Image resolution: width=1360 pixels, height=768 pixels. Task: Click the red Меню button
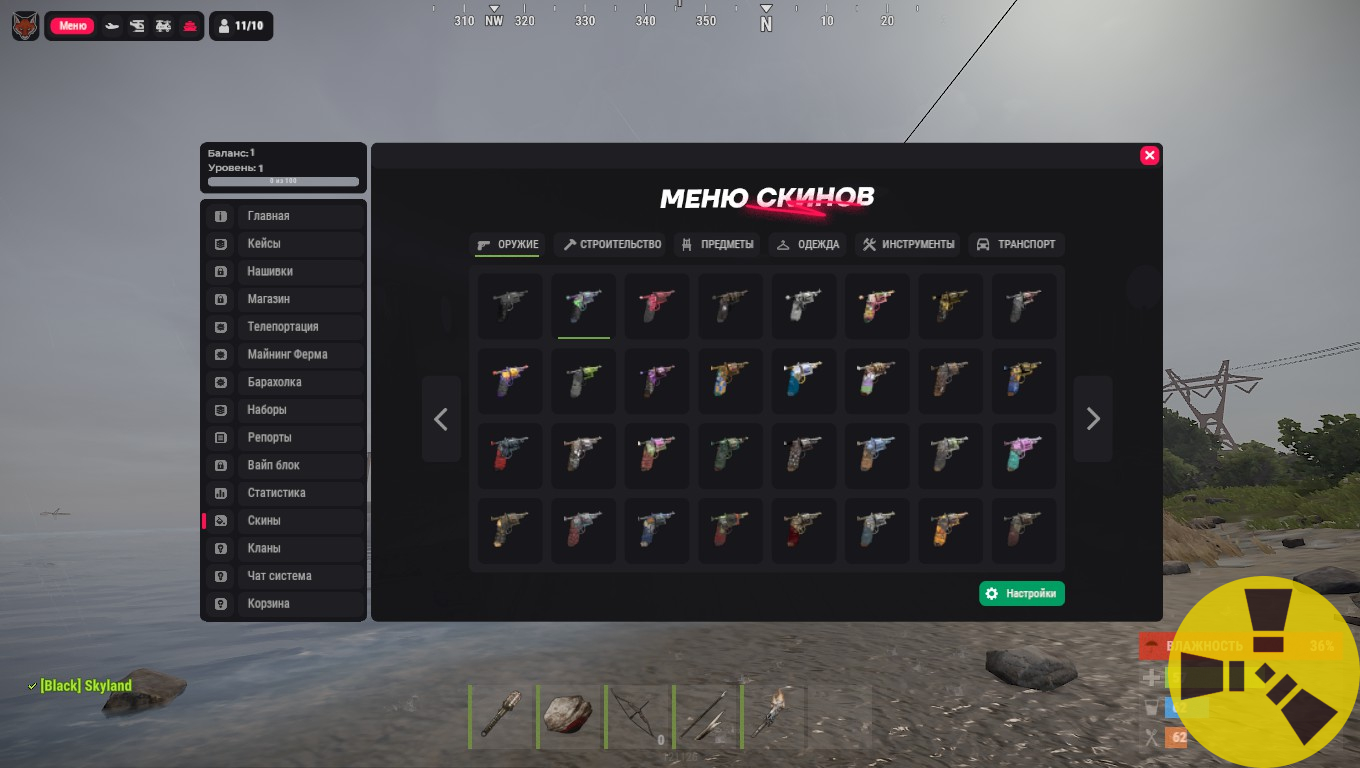72,26
